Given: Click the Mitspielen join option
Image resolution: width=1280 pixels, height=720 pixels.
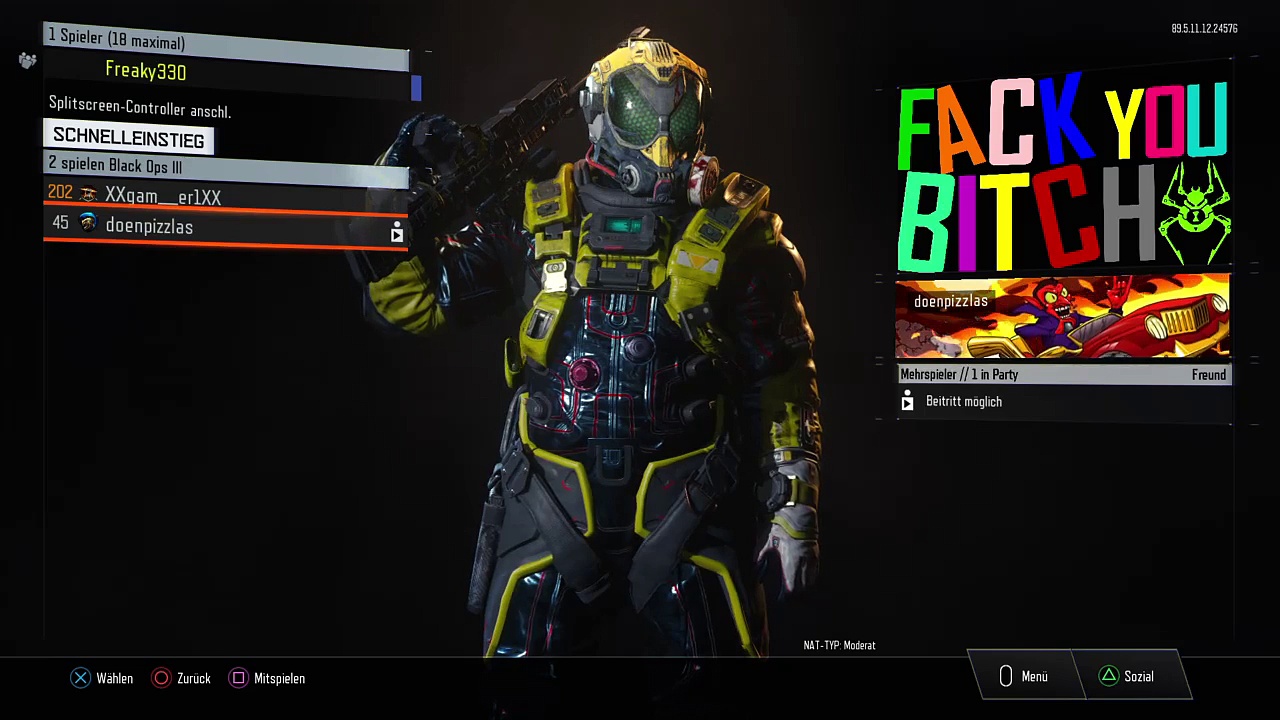Looking at the screenshot, I should 268,678.
